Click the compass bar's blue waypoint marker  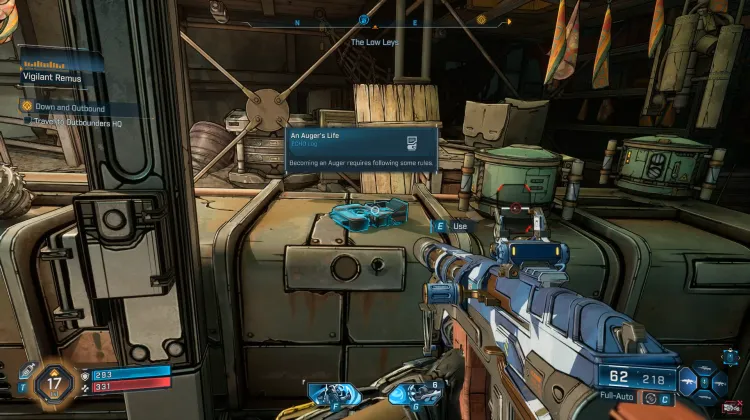(364, 18)
